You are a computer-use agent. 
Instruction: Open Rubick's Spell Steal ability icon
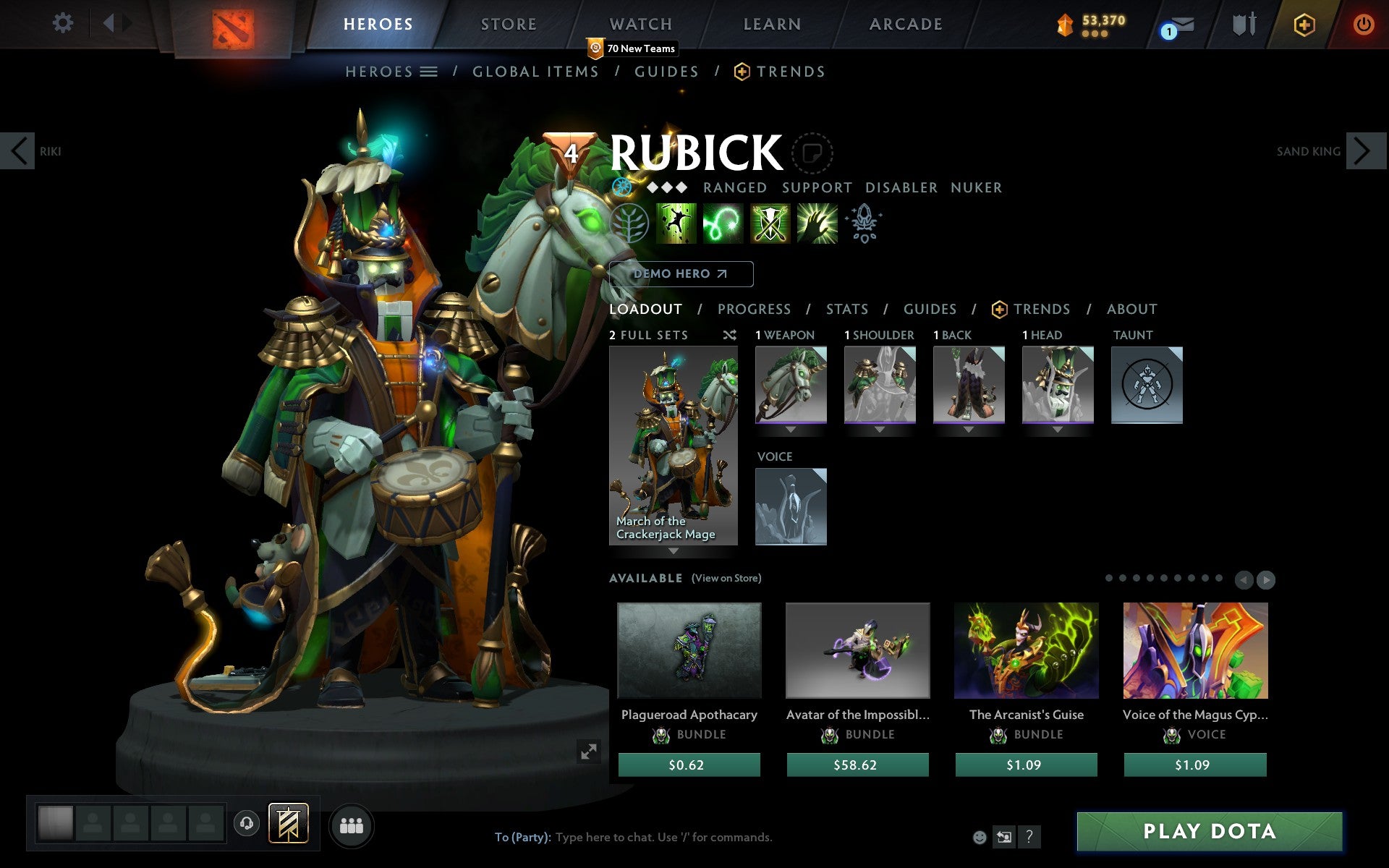[x=816, y=224]
